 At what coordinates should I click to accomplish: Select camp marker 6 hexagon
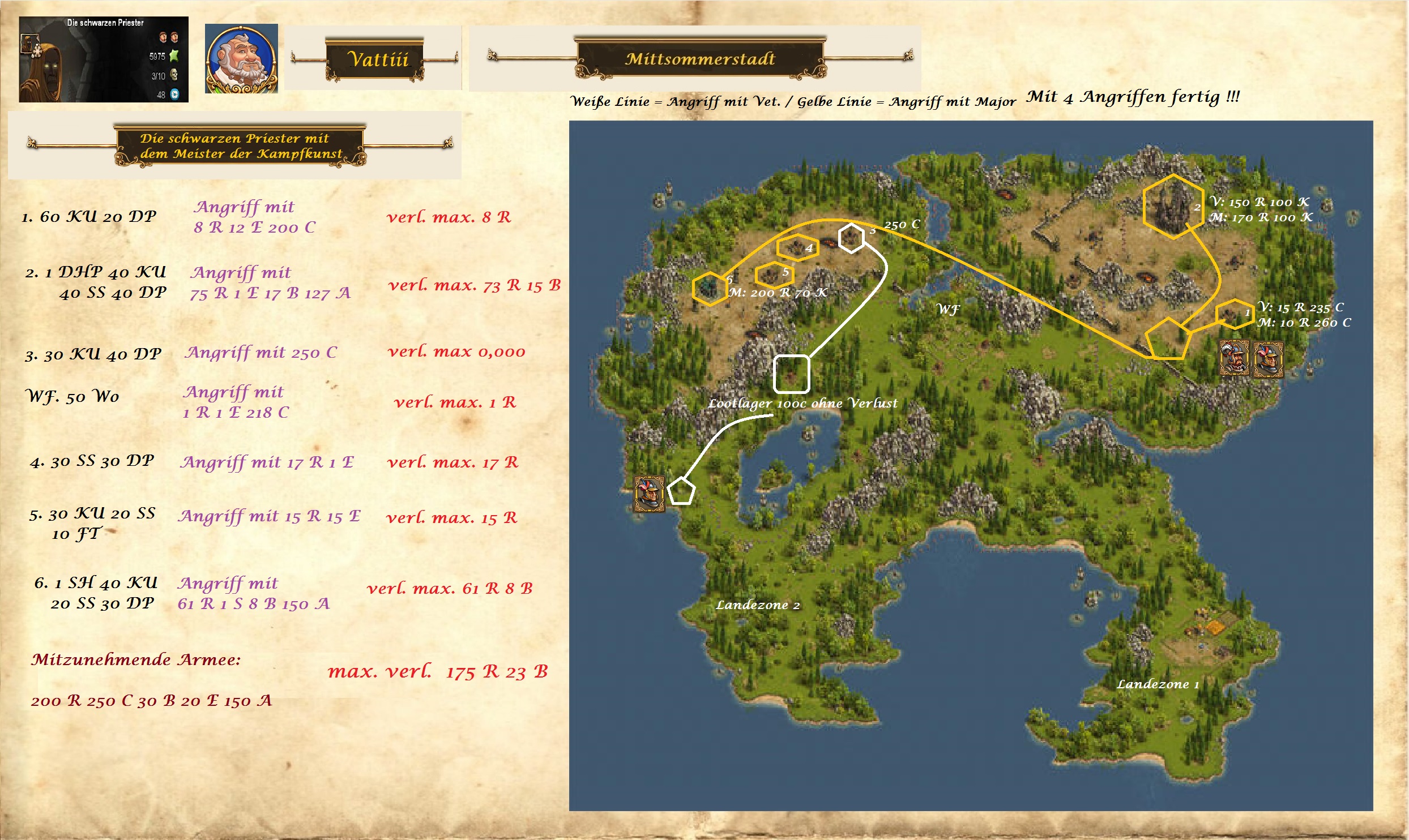710,288
